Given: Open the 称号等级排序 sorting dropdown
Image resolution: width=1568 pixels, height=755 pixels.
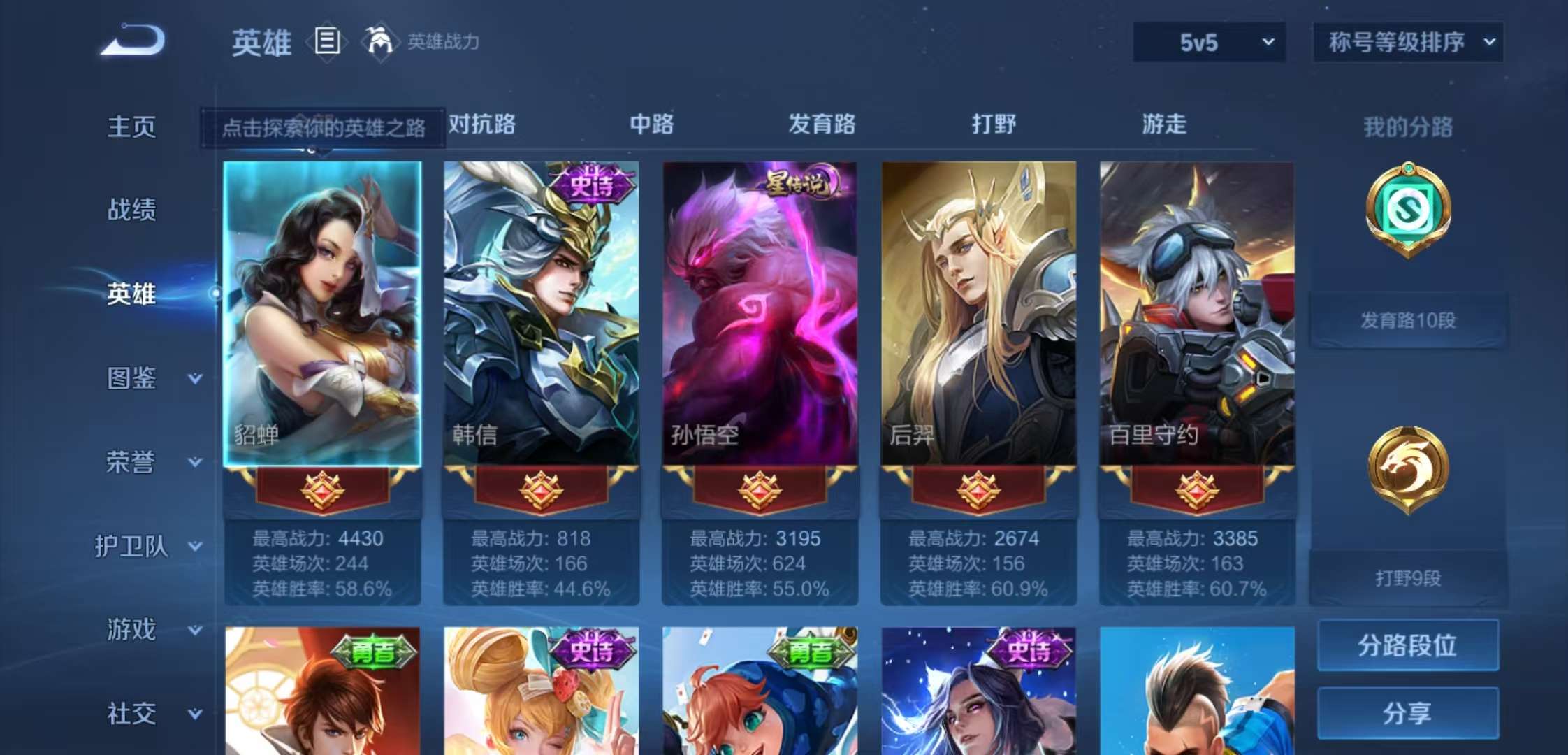Looking at the screenshot, I should [1407, 42].
